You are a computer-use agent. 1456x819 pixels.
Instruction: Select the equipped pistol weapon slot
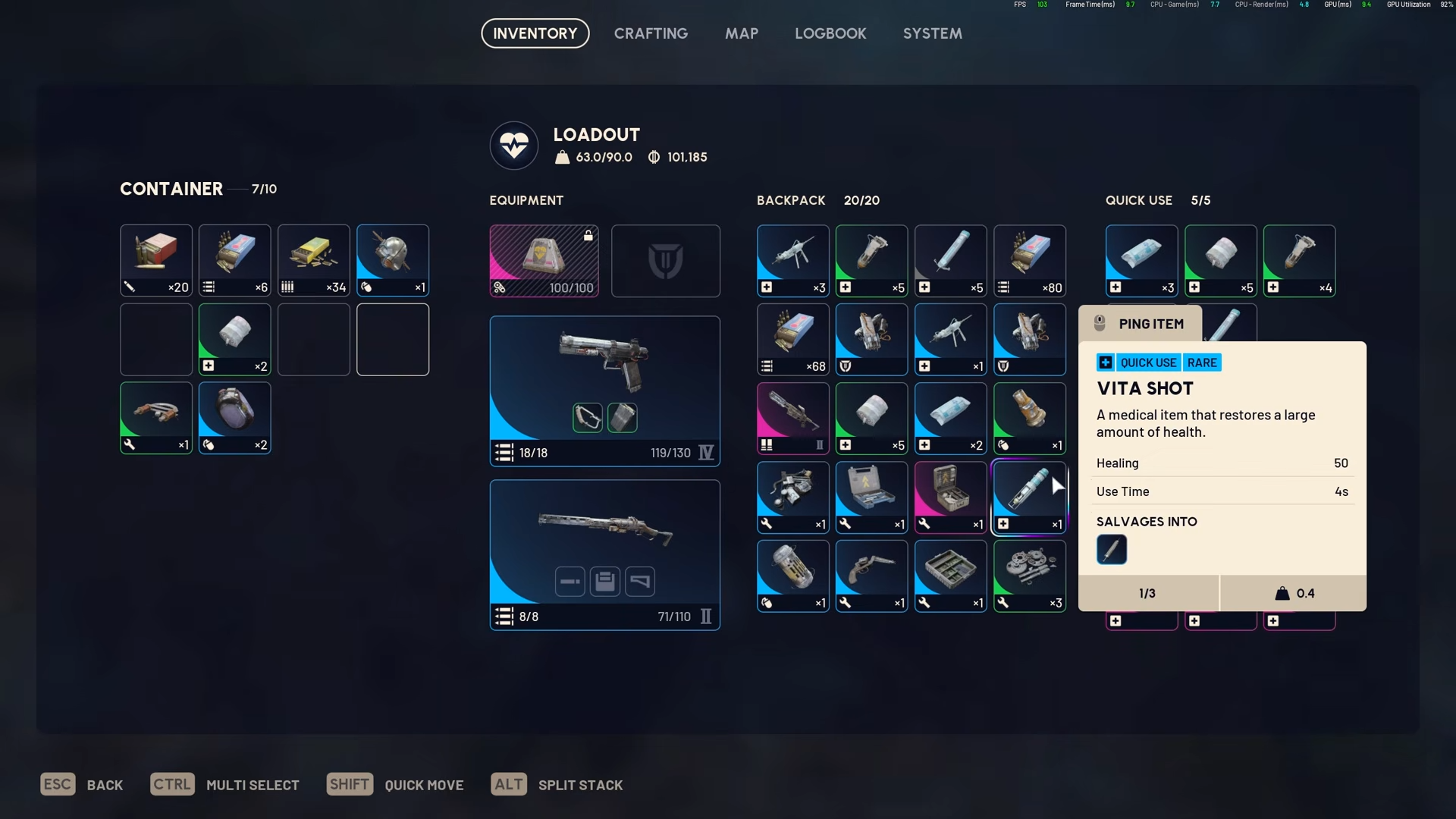[x=604, y=390]
